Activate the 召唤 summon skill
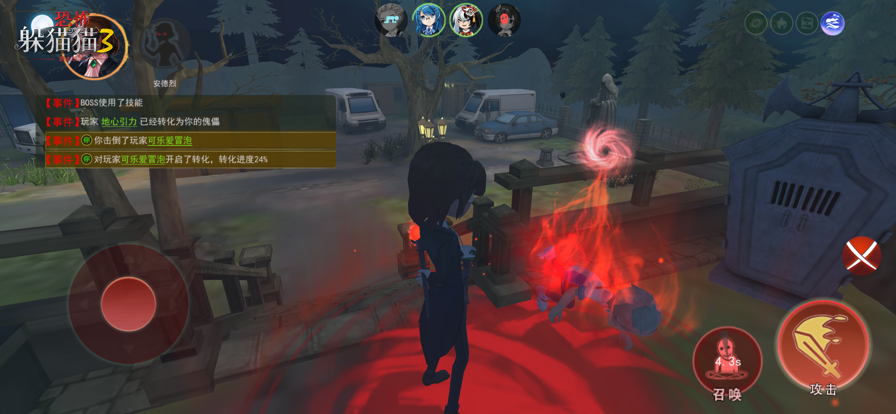Image resolution: width=896 pixels, height=414 pixels. coord(727,360)
